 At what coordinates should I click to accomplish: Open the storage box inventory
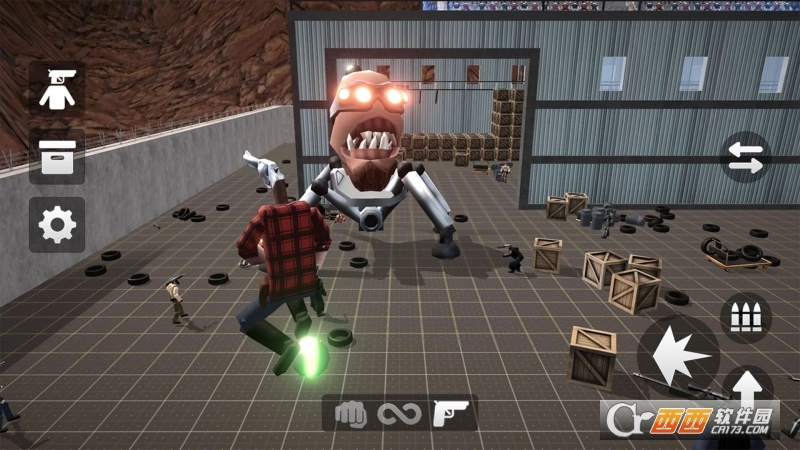click(x=57, y=157)
